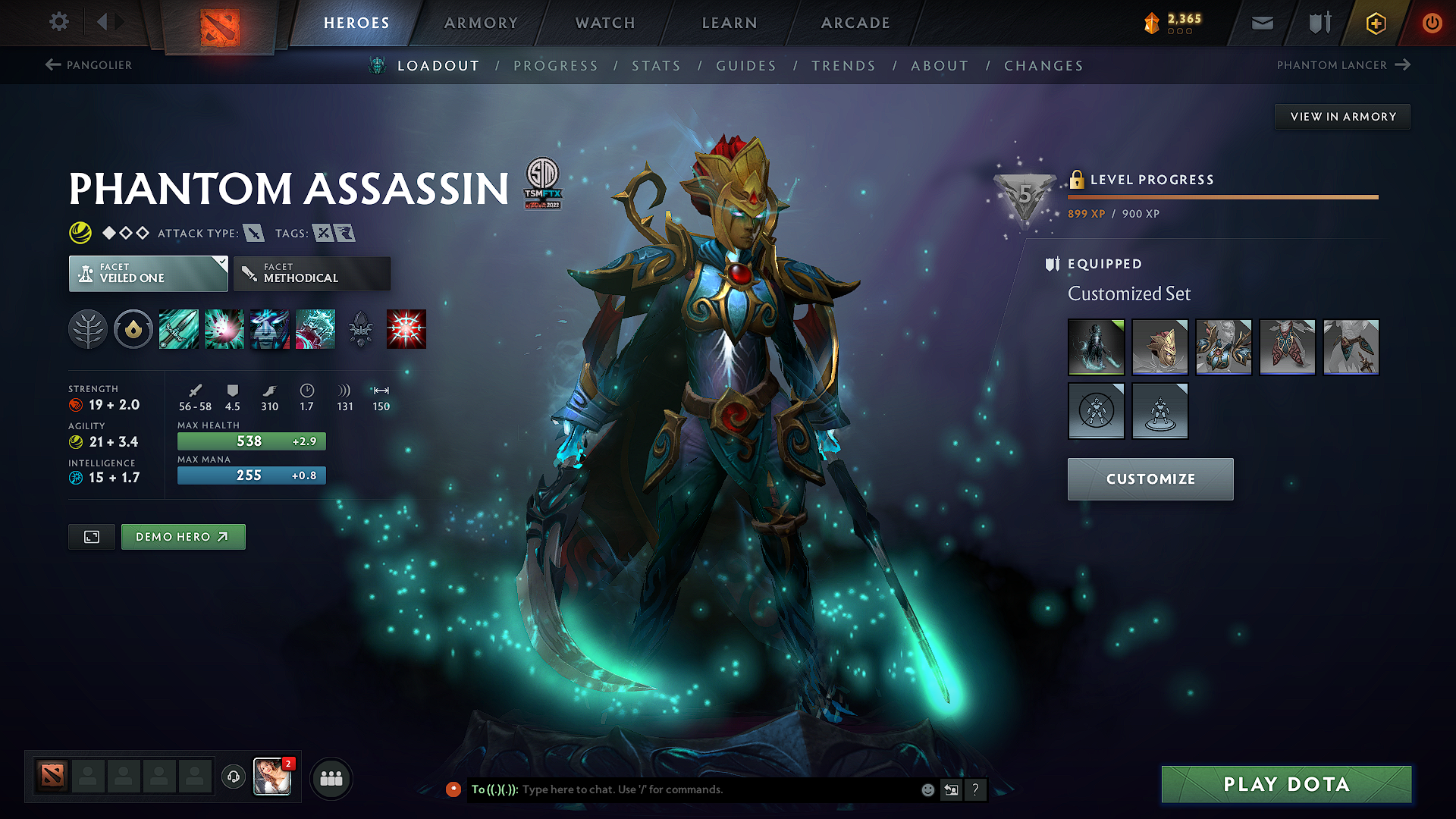Select the Stifling Dagger ability icon
The width and height of the screenshot is (1456, 819).
pyautogui.click(x=179, y=328)
